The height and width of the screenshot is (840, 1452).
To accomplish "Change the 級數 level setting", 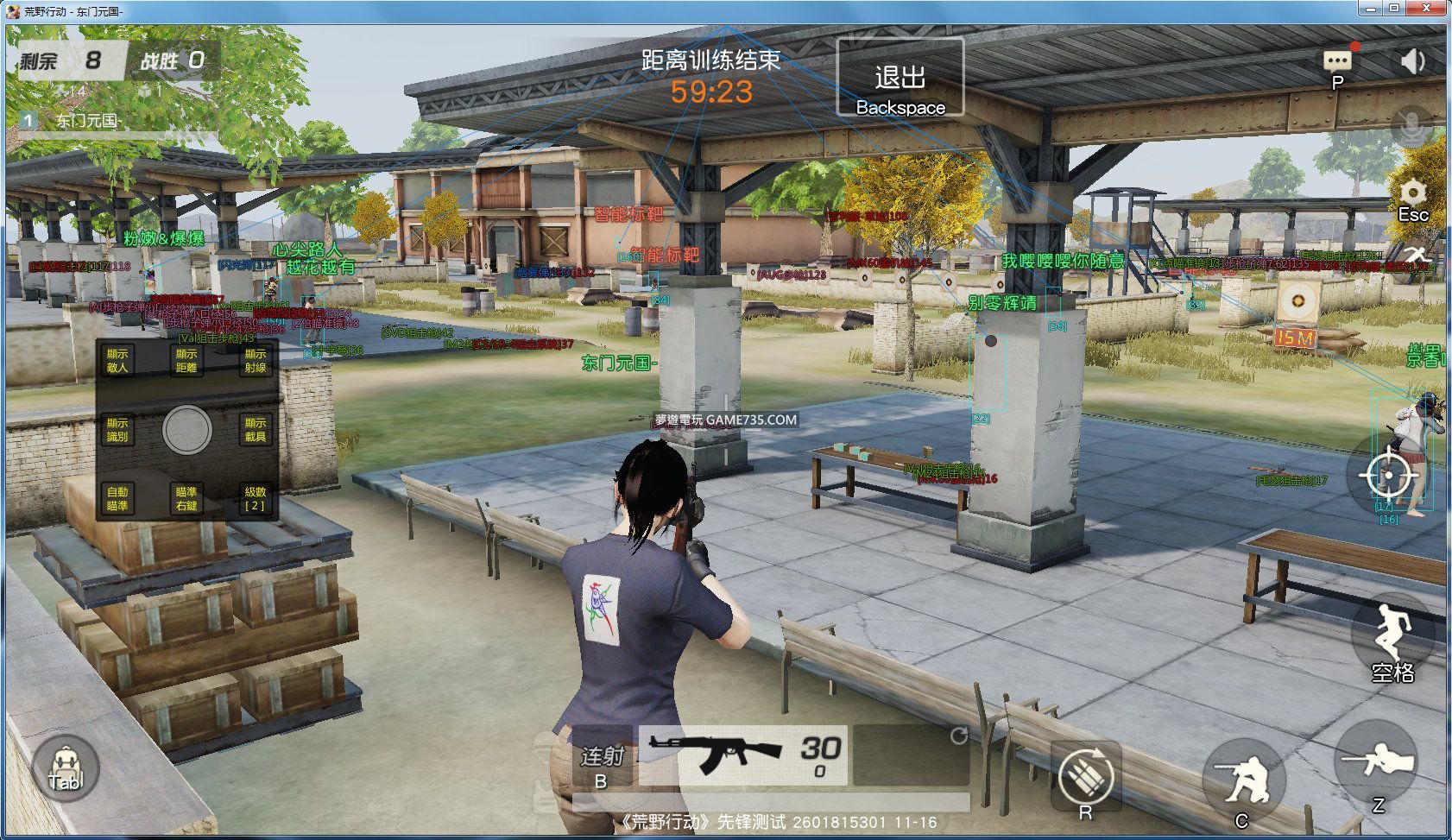I will (256, 498).
